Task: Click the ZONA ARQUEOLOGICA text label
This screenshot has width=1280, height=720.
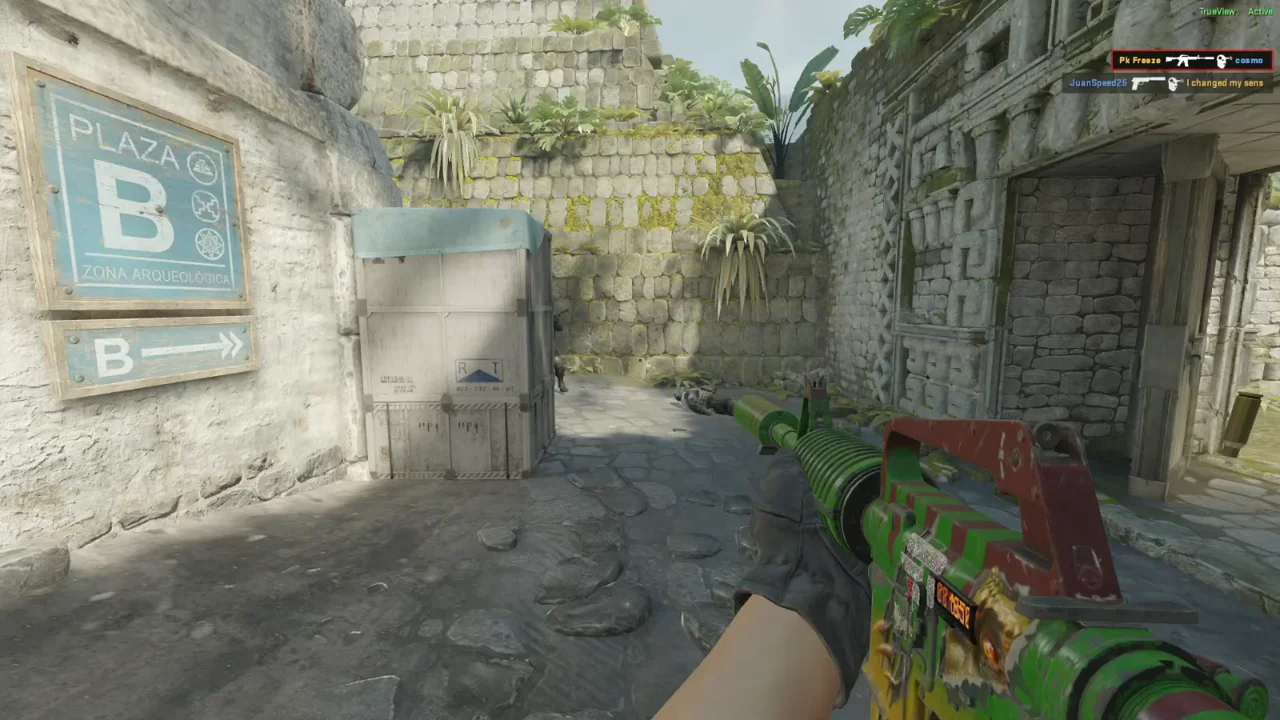Action: [157, 275]
